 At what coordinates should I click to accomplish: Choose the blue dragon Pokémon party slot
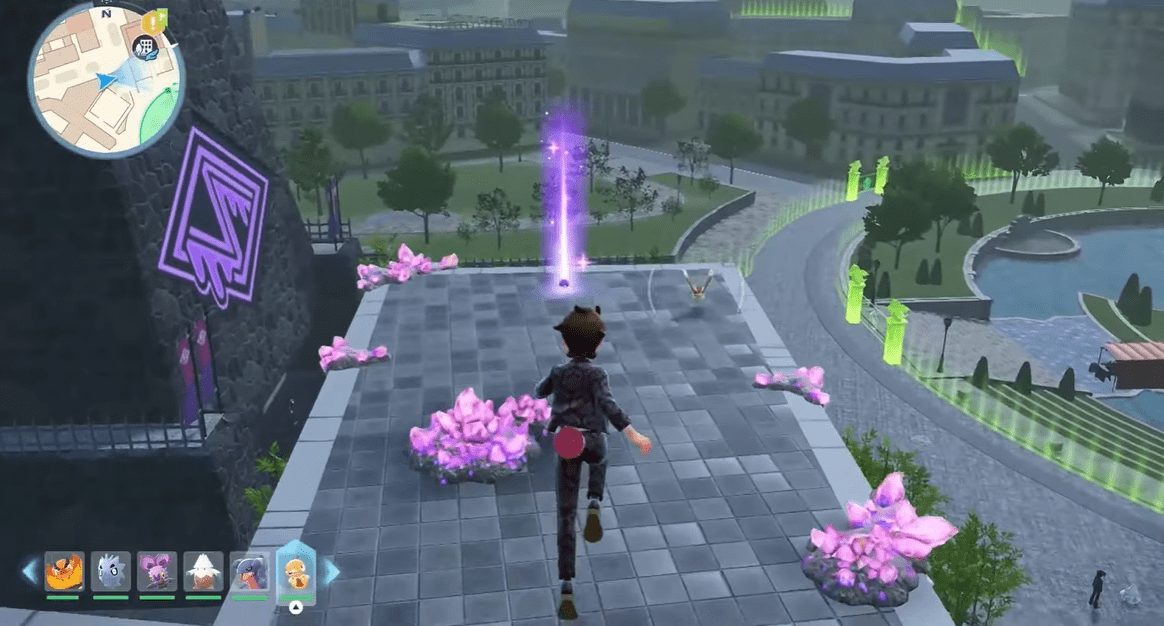click(x=249, y=572)
